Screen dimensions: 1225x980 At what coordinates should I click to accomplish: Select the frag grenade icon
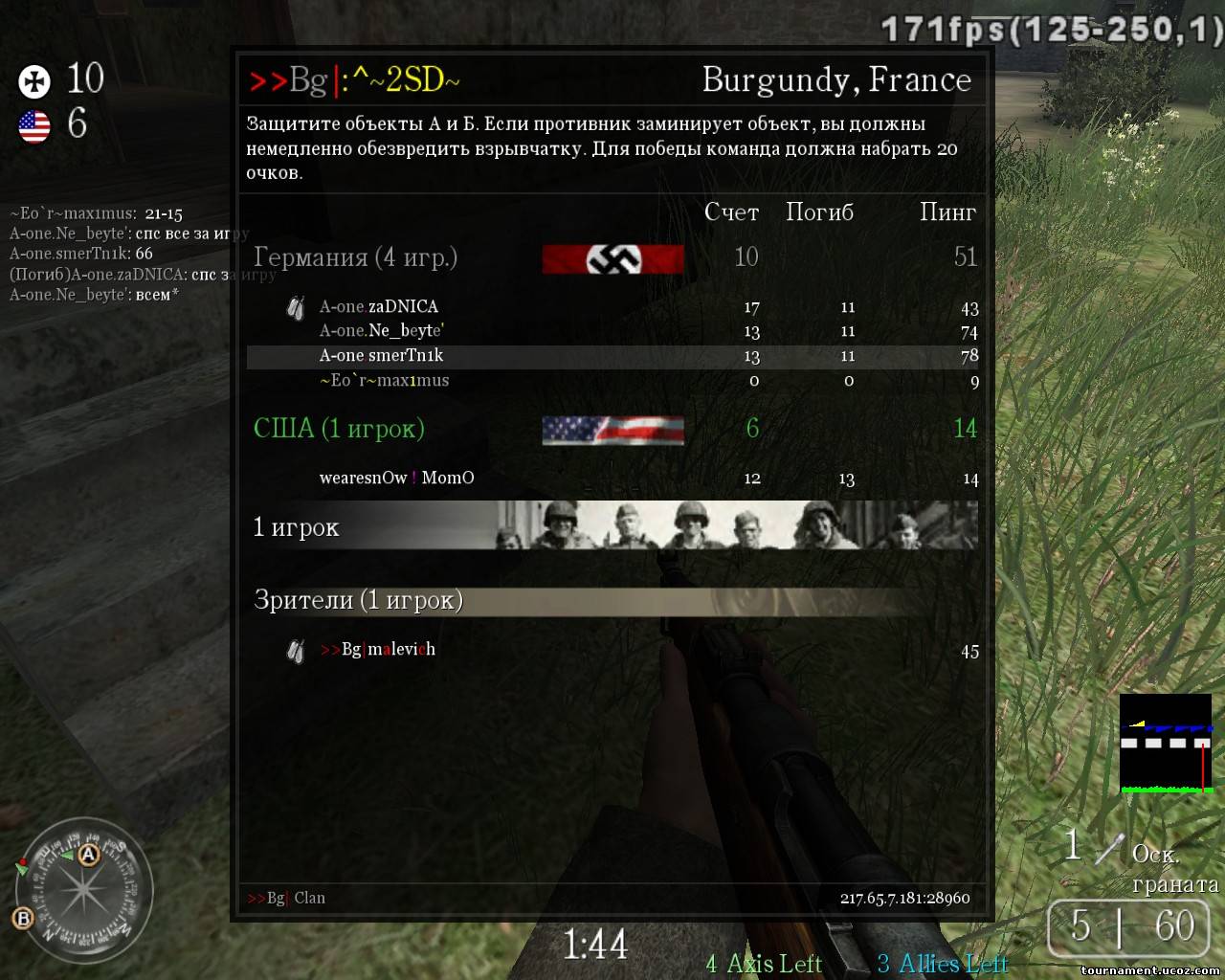[1108, 848]
